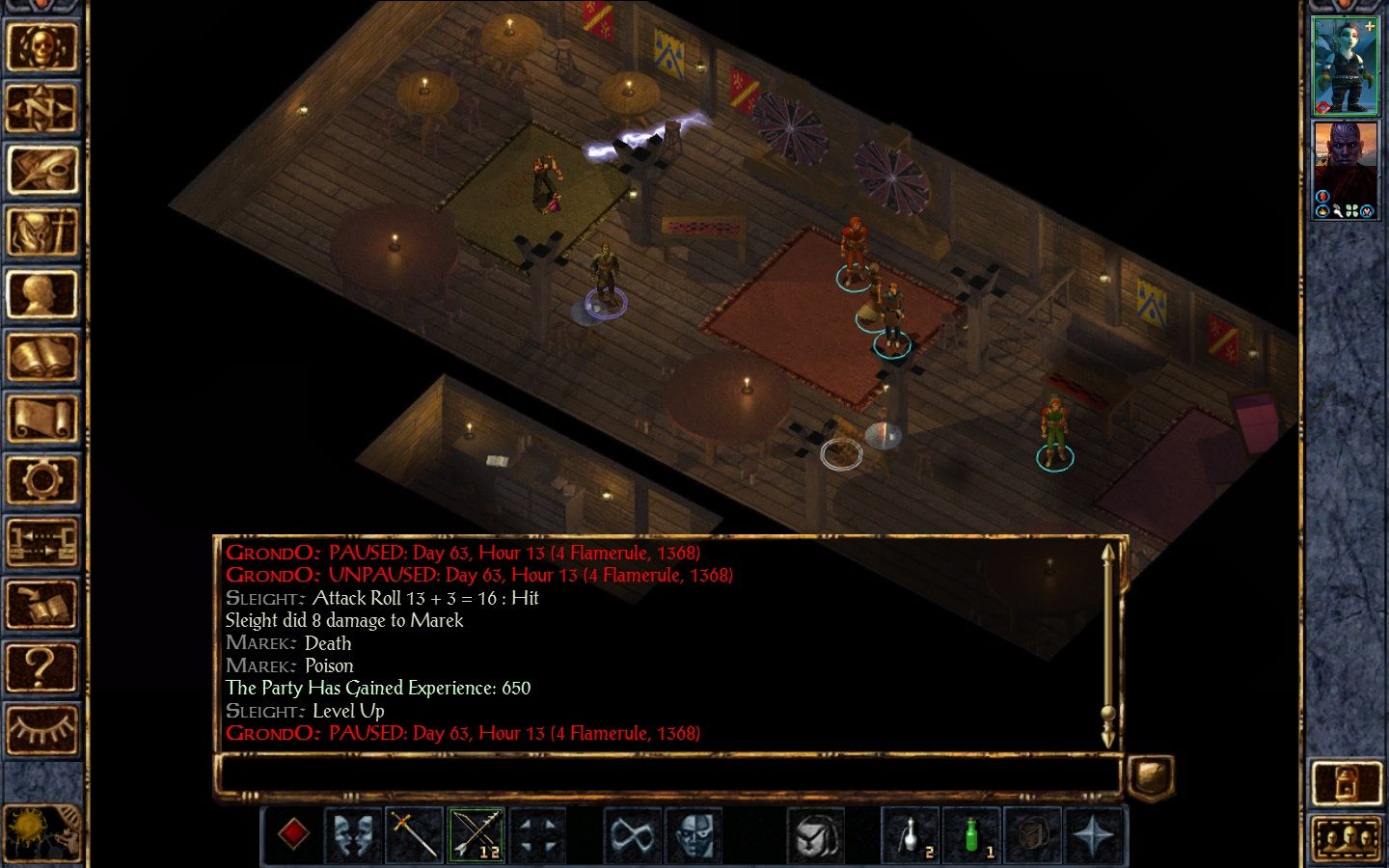
Task: Click the question mark help button
Action: tap(41, 666)
